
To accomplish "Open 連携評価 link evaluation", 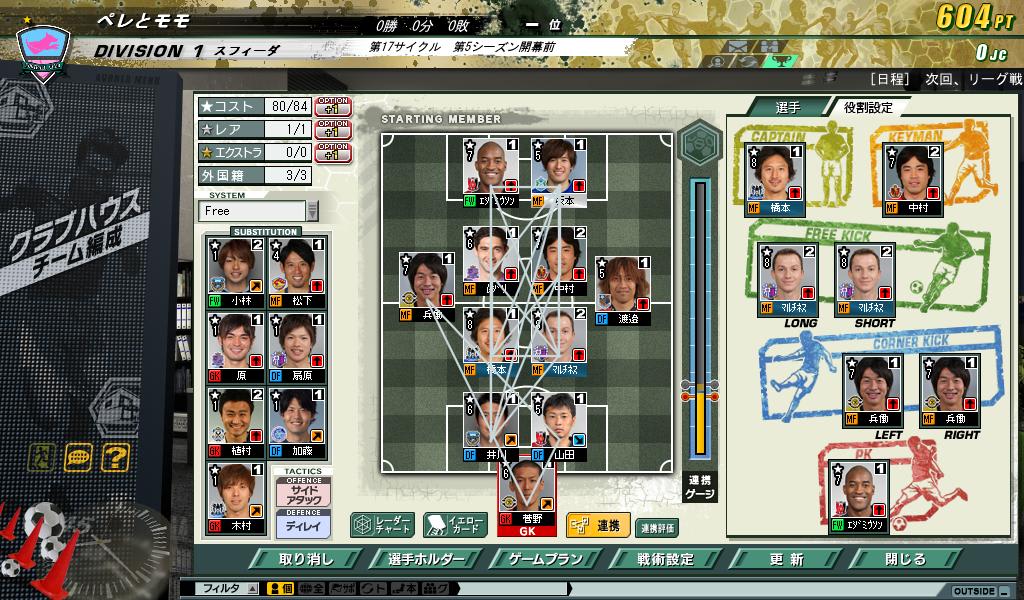I will [x=657, y=527].
